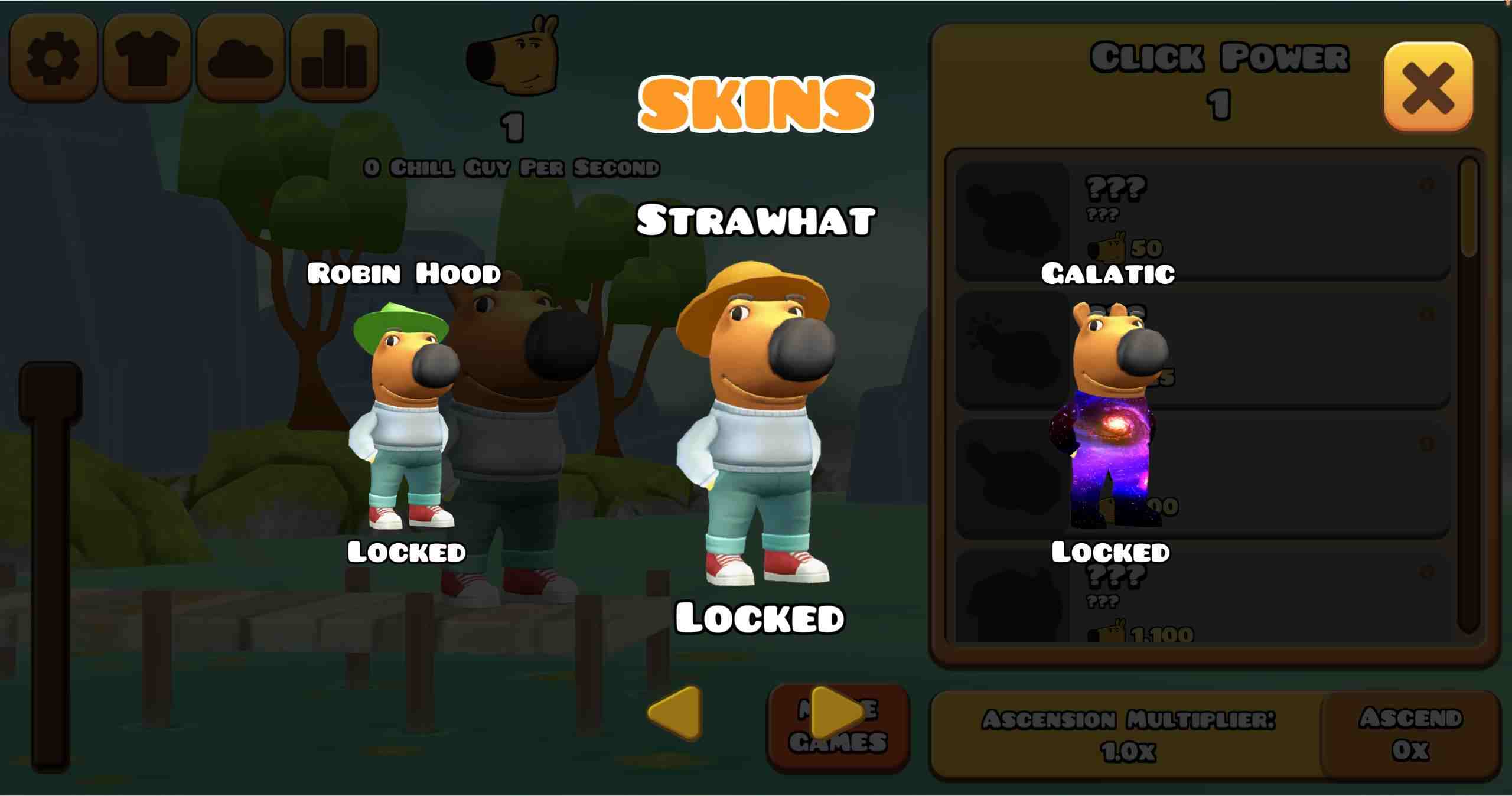
Task: Open the stats bar chart icon
Action: pyautogui.click(x=334, y=57)
